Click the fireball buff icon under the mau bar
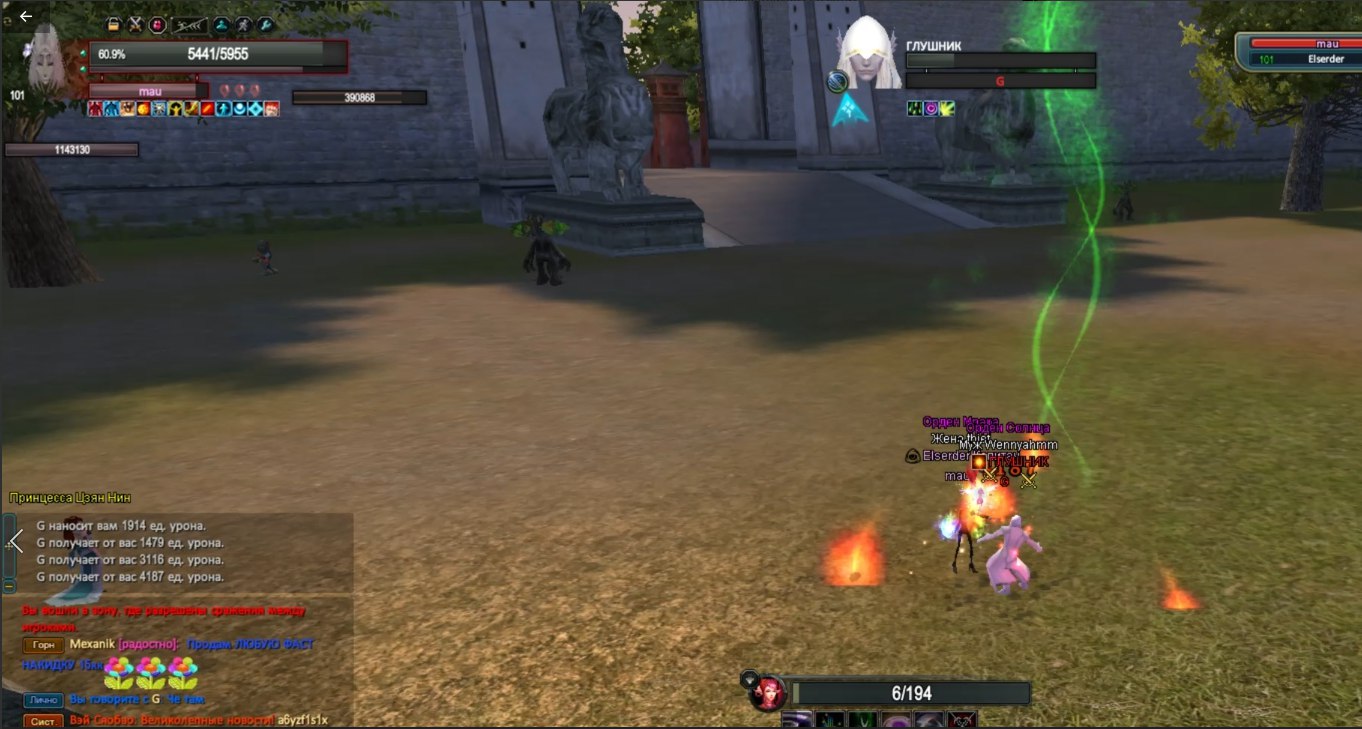1362x729 pixels. click(x=143, y=108)
